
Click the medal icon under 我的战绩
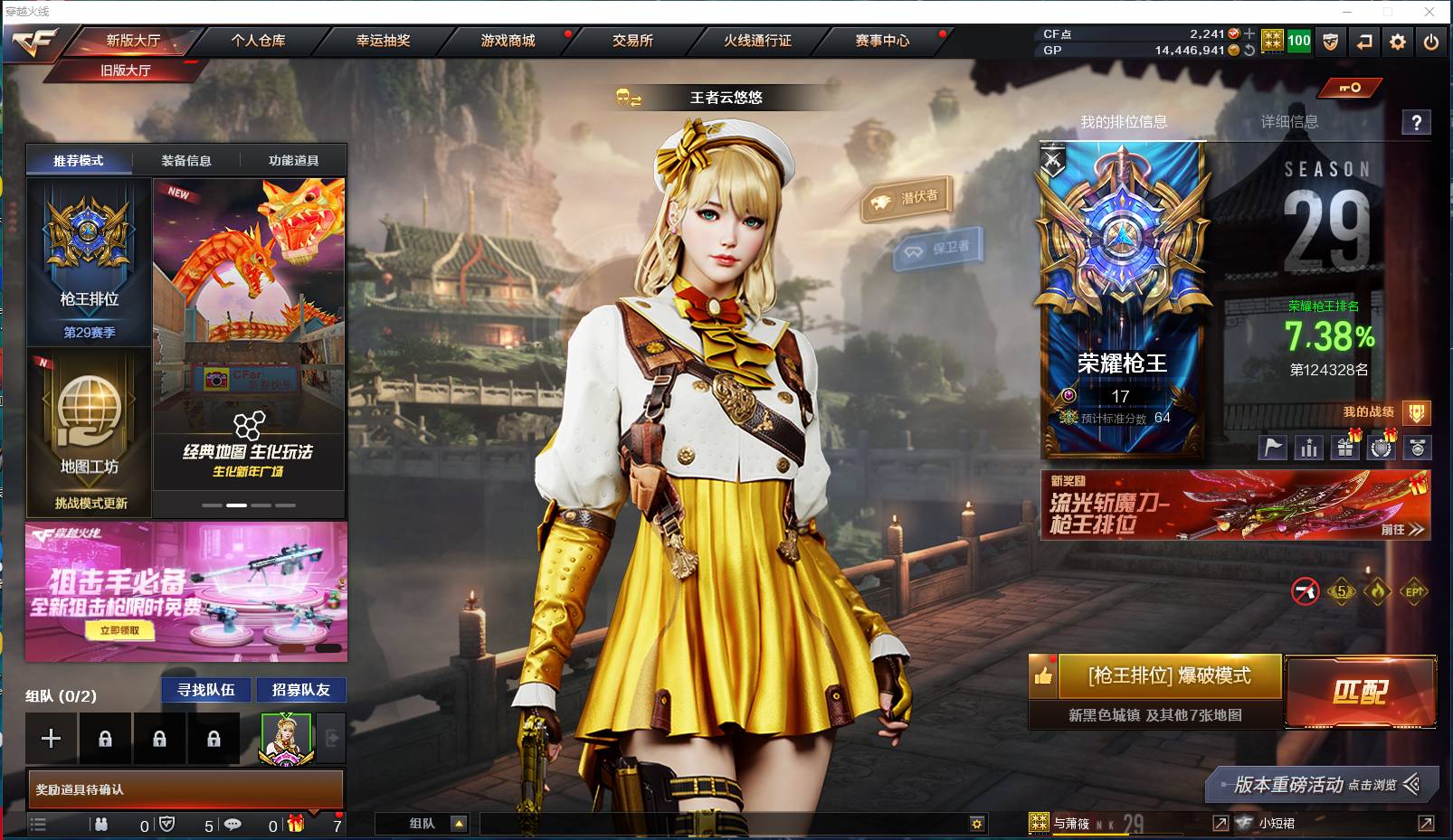(1418, 447)
